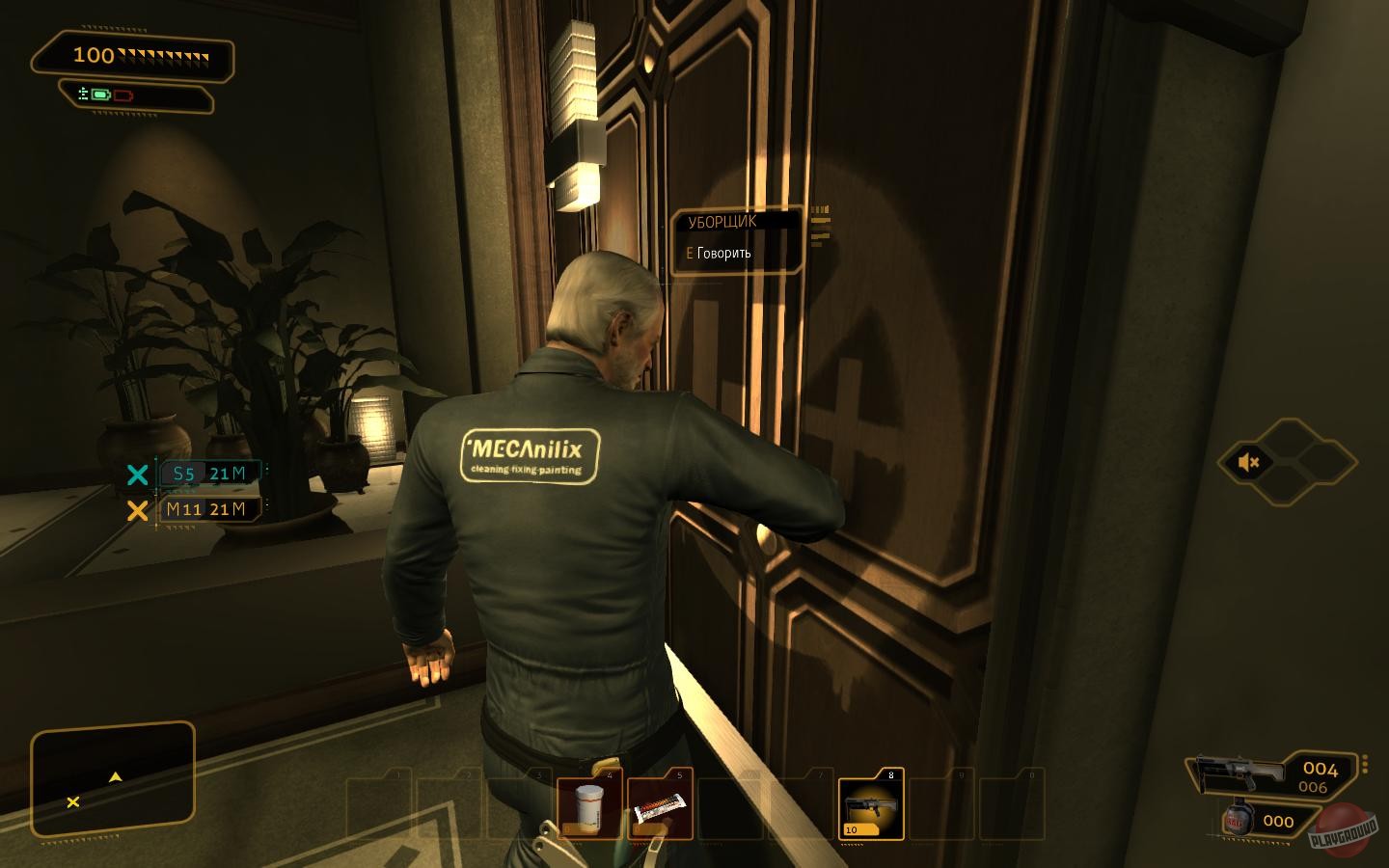Click the muted speaker augmentation icon
1389x868 pixels.
tap(1248, 462)
